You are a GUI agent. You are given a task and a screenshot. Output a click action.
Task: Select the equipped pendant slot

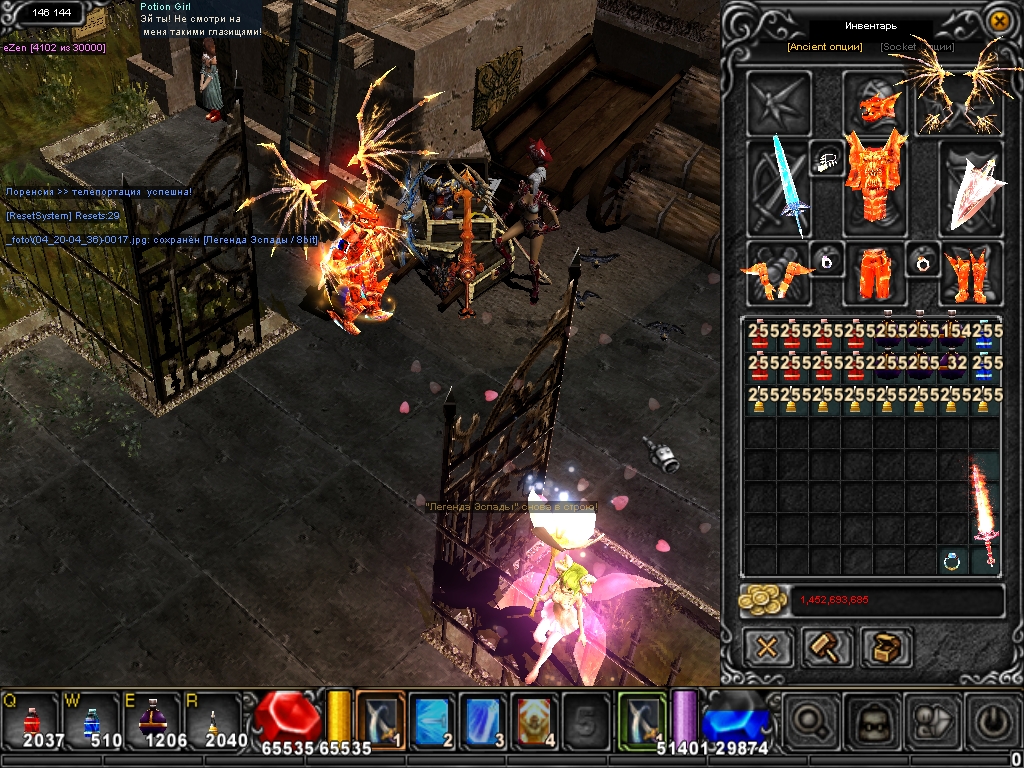(x=827, y=160)
